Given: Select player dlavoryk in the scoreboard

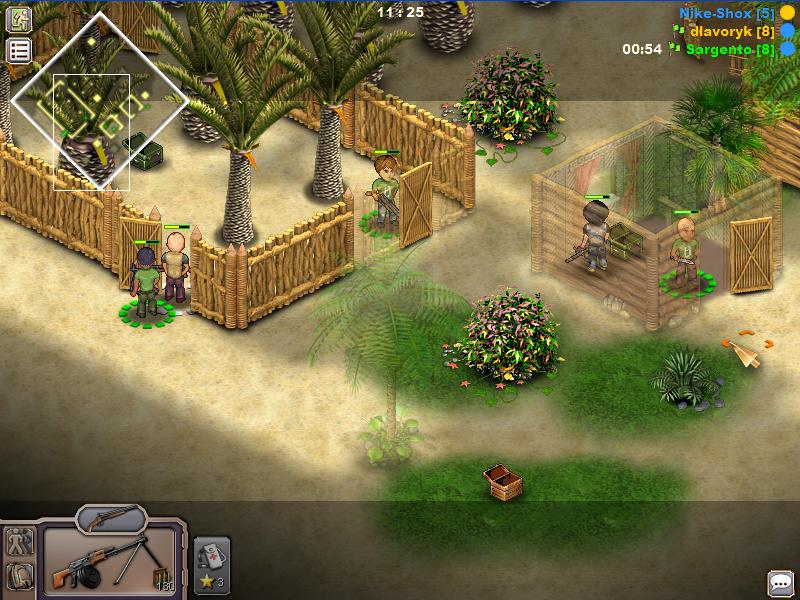Looking at the screenshot, I should 732,31.
